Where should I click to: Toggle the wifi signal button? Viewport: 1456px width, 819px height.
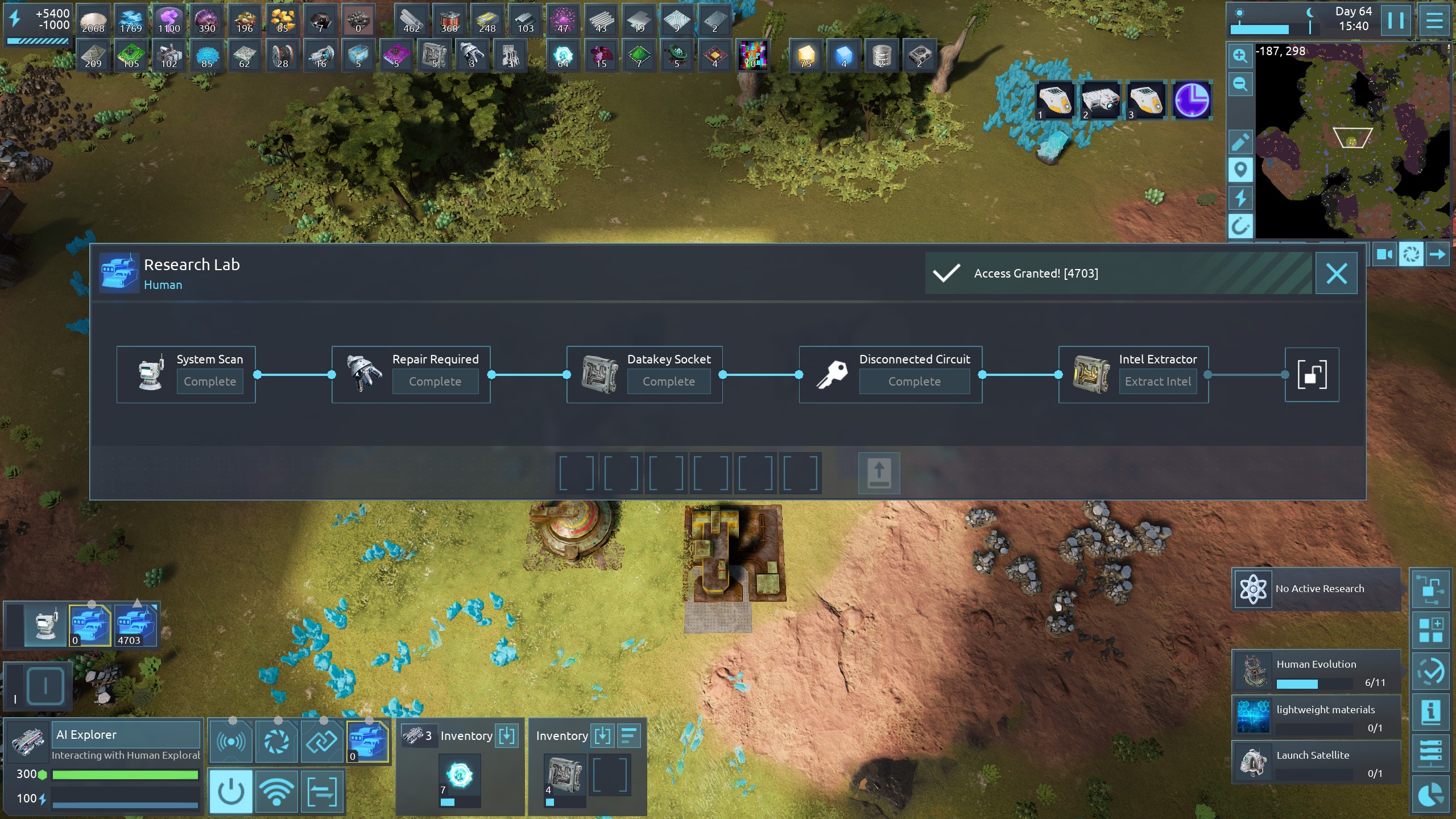(x=276, y=791)
